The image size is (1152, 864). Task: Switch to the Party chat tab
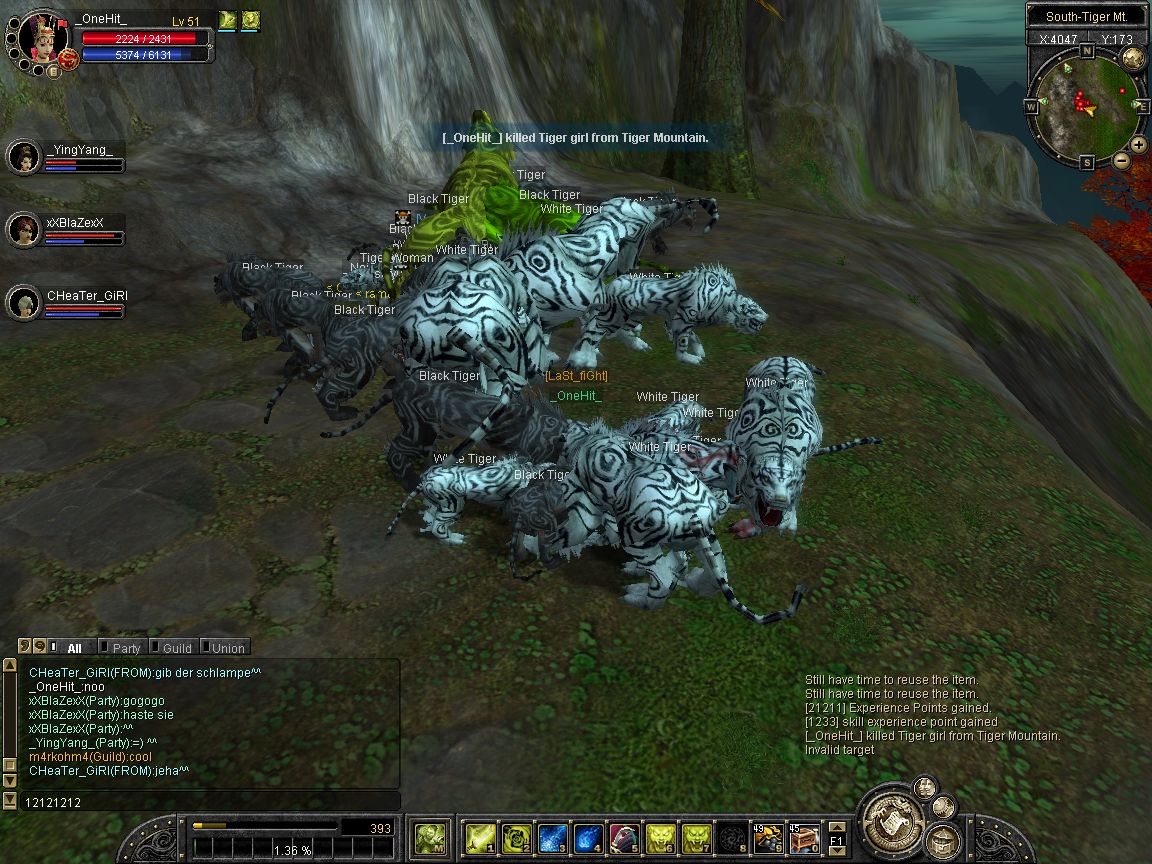click(125, 648)
